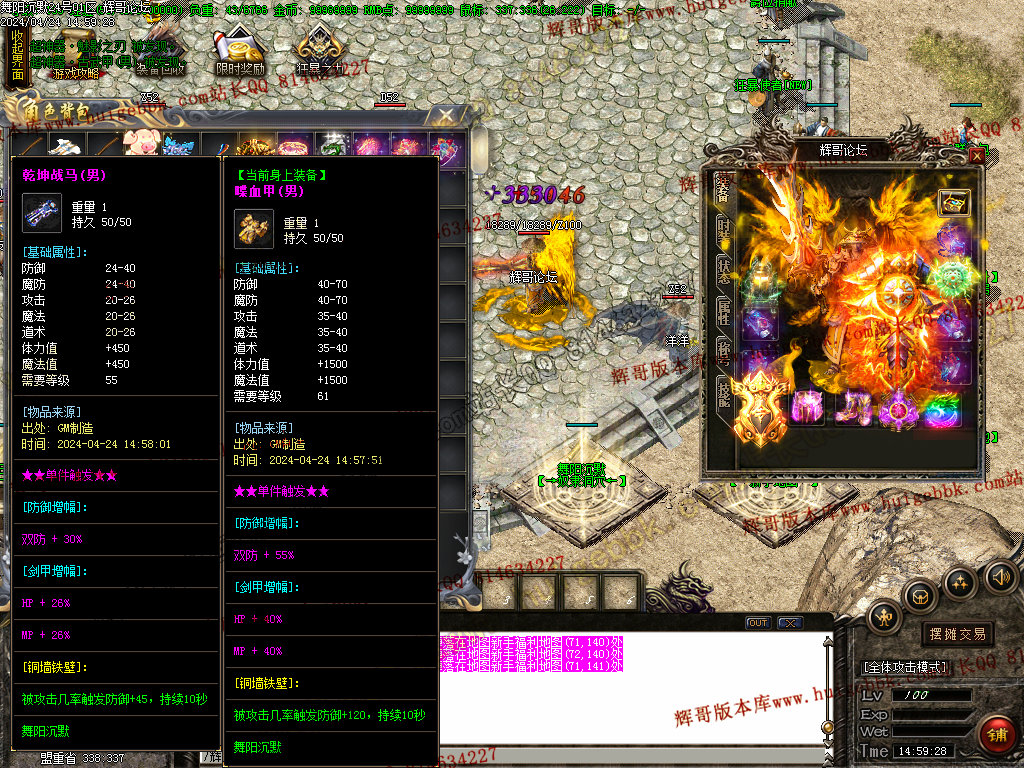
Task: Collapse the interface with the 收起界面 button
Action: pyautogui.click(x=17, y=55)
